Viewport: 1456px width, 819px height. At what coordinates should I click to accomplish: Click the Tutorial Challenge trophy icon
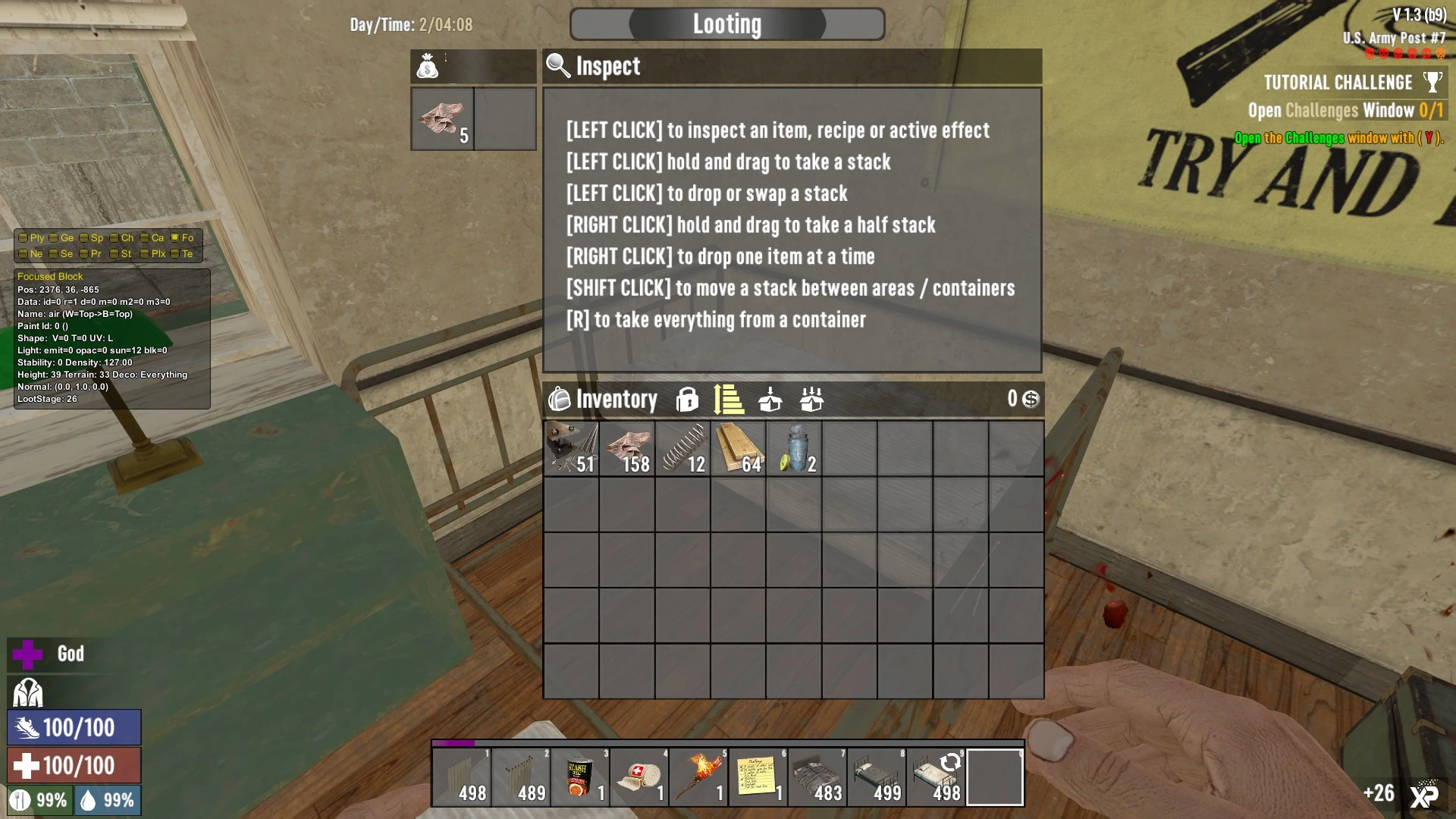(1432, 82)
